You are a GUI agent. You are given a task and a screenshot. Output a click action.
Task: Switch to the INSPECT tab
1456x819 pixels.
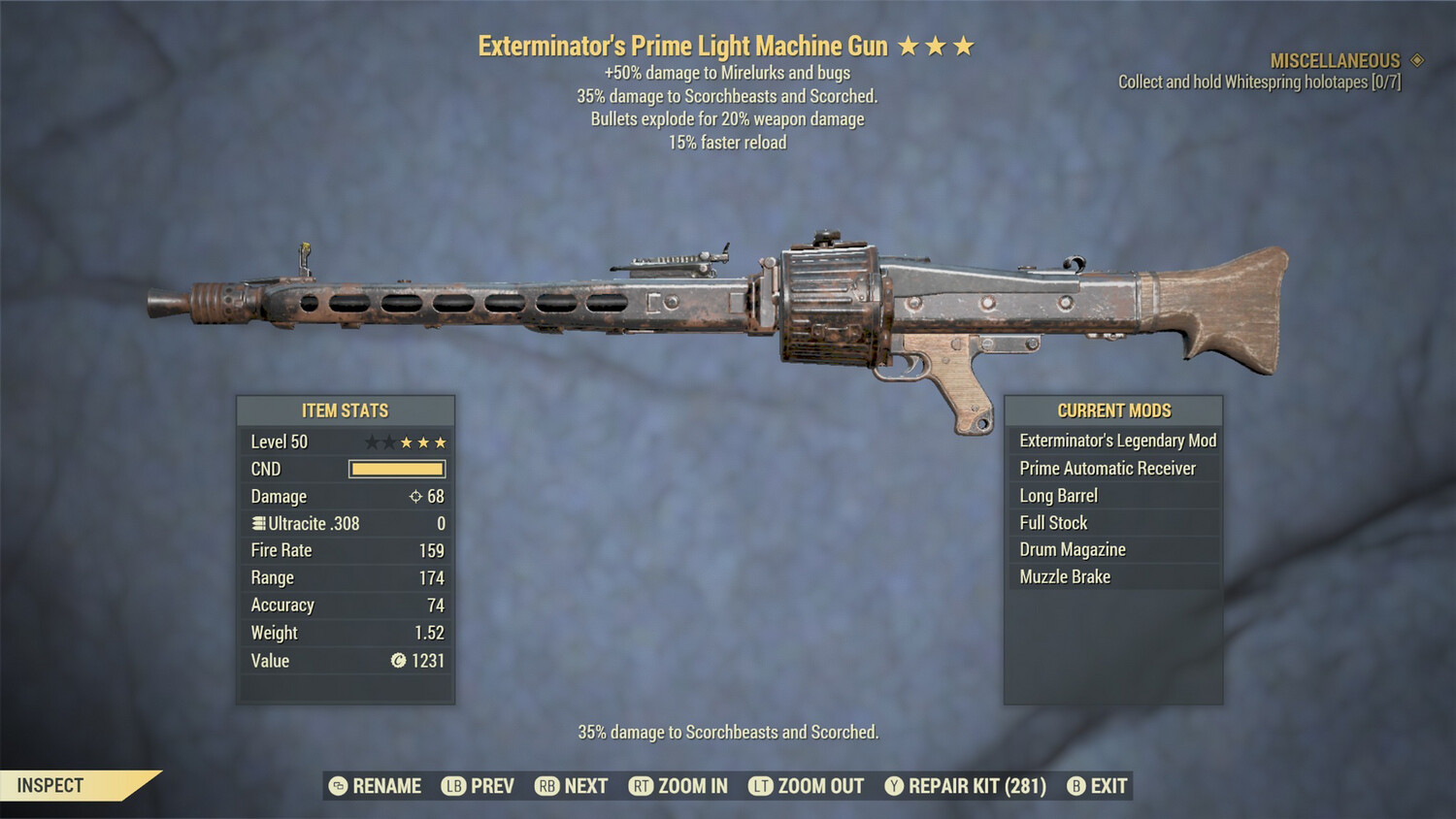coord(50,785)
